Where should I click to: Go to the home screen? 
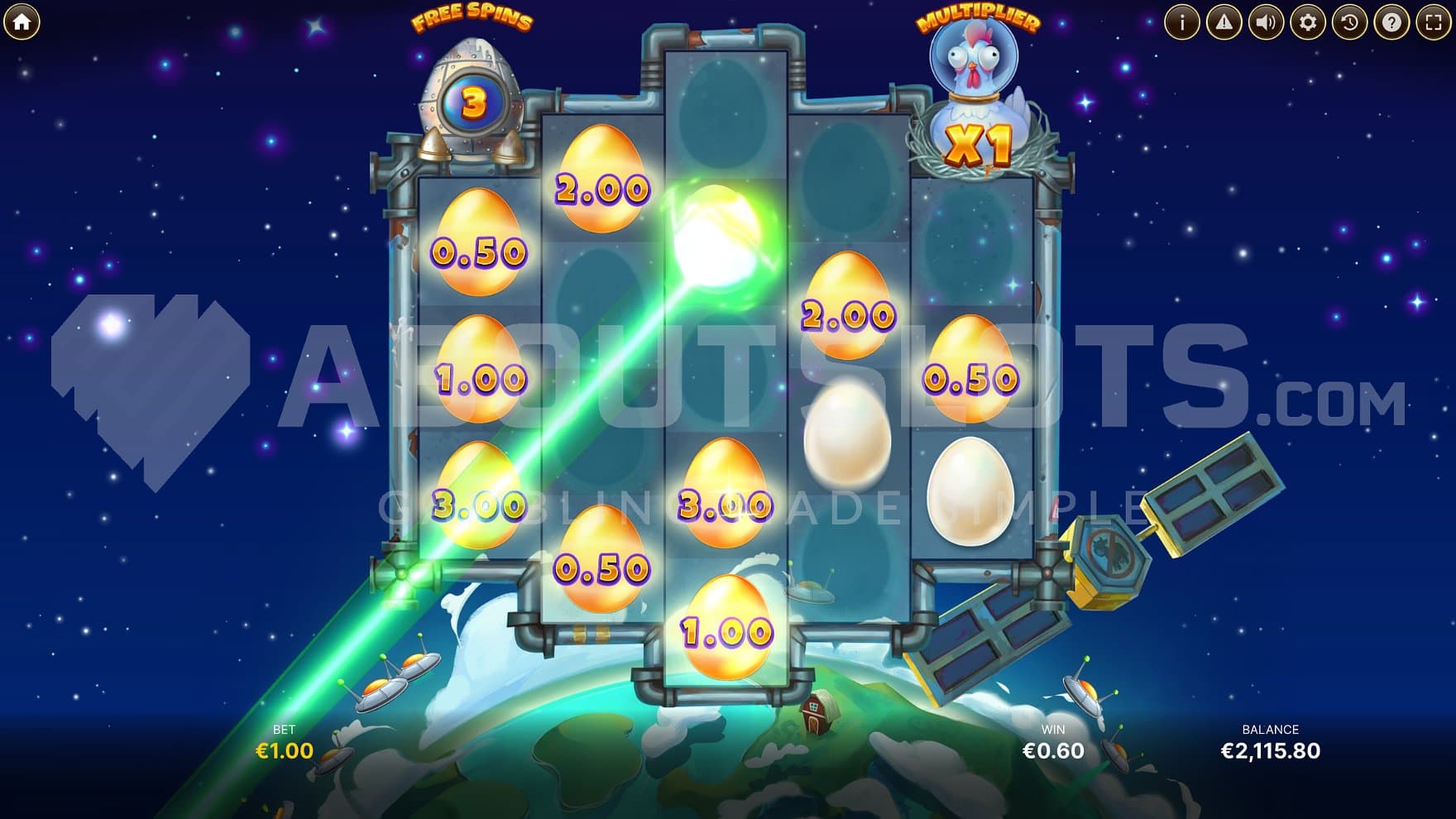[22, 22]
